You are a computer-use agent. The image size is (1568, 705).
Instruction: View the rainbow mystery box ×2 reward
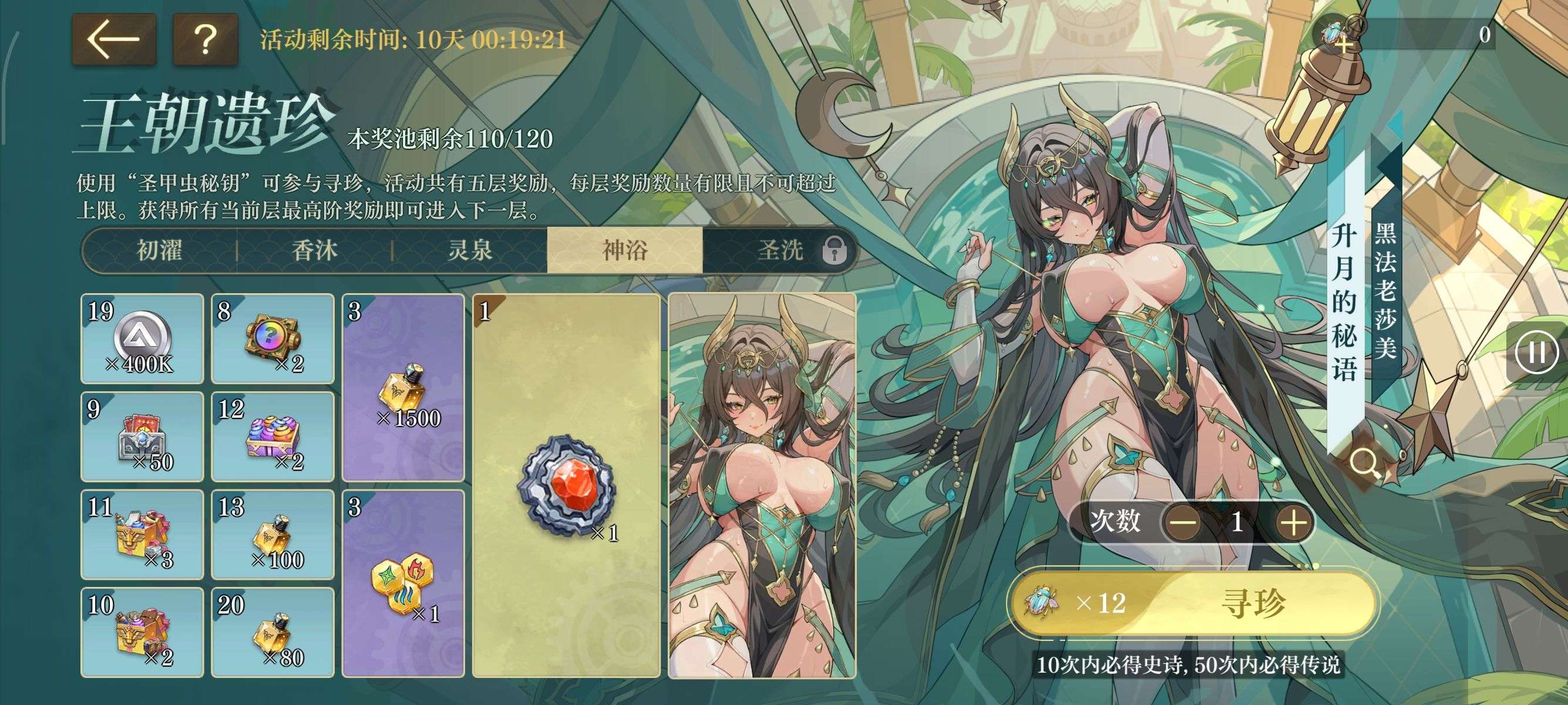[272, 338]
